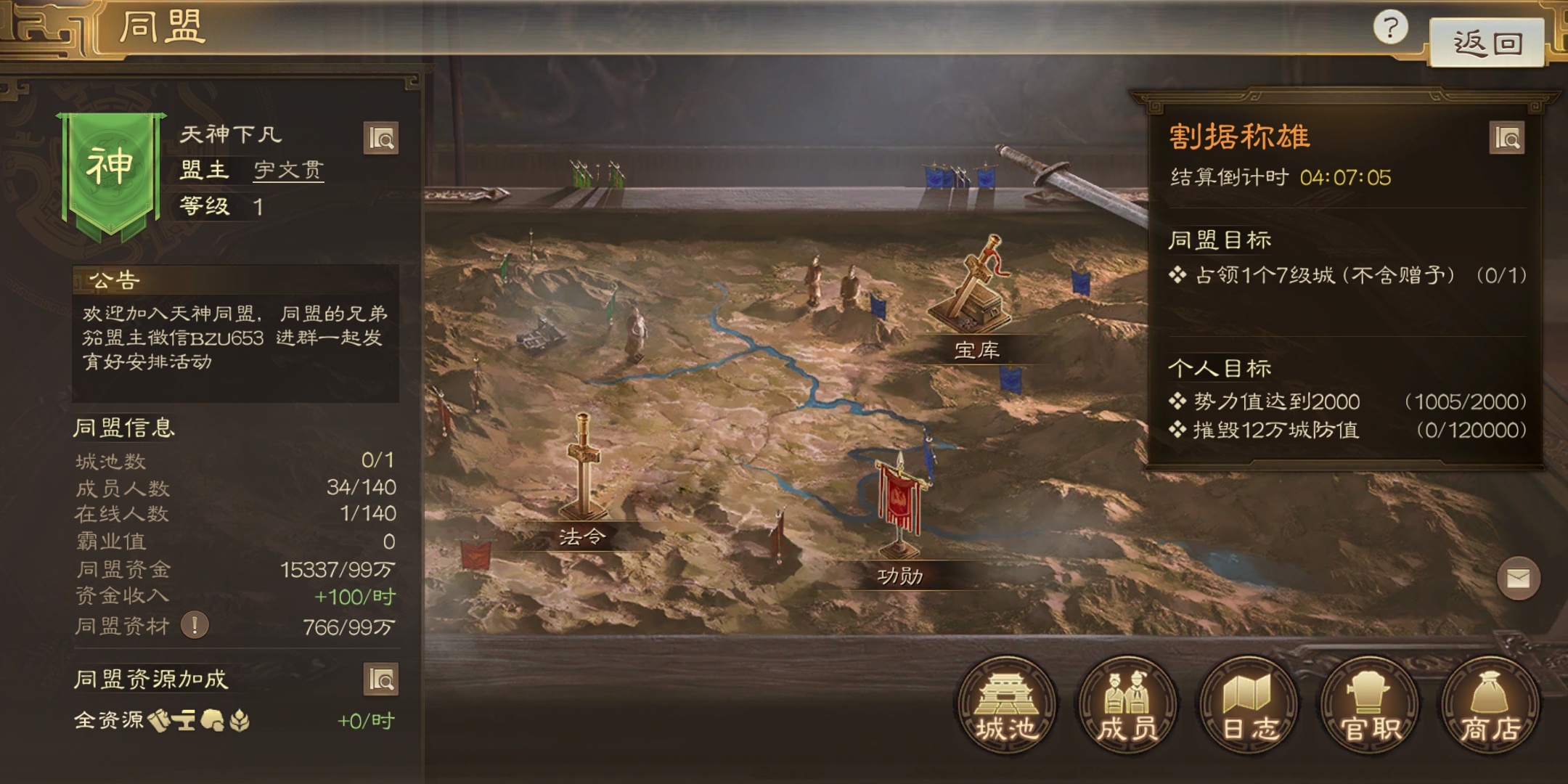Open the question mark help icon
Image resolution: width=1568 pixels, height=784 pixels.
1390,28
